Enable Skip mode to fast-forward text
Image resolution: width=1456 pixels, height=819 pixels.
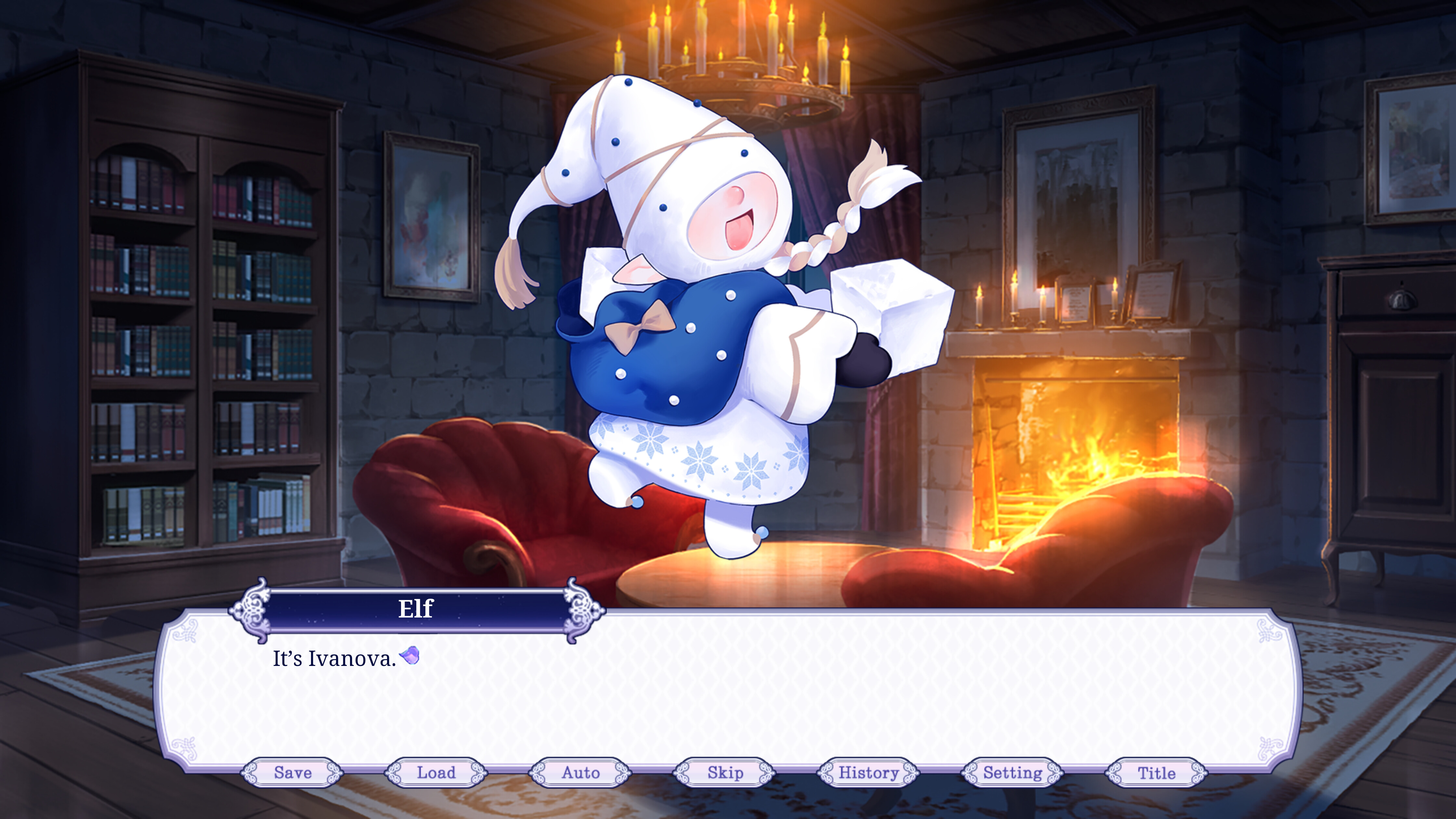[725, 773]
